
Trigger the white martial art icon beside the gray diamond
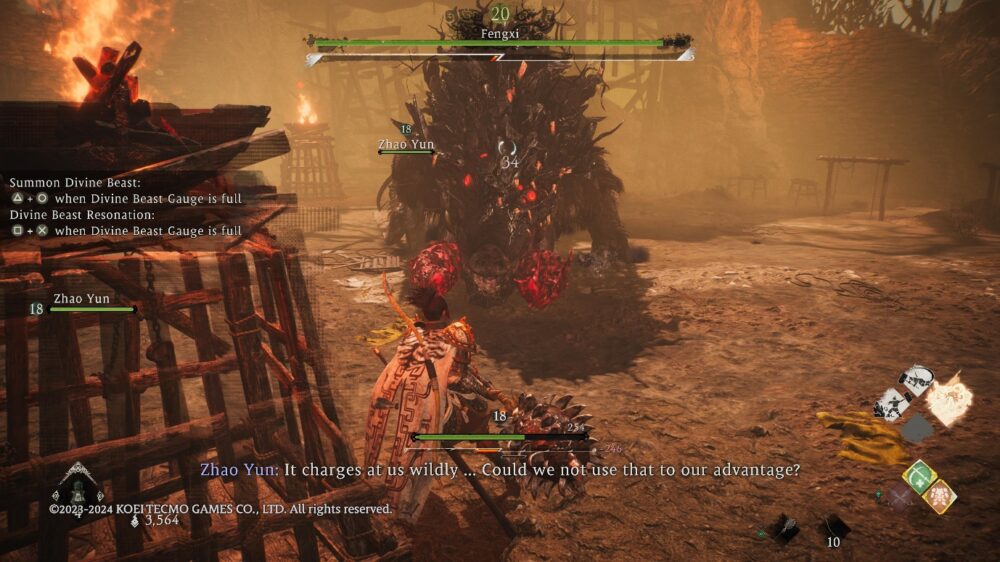click(891, 403)
